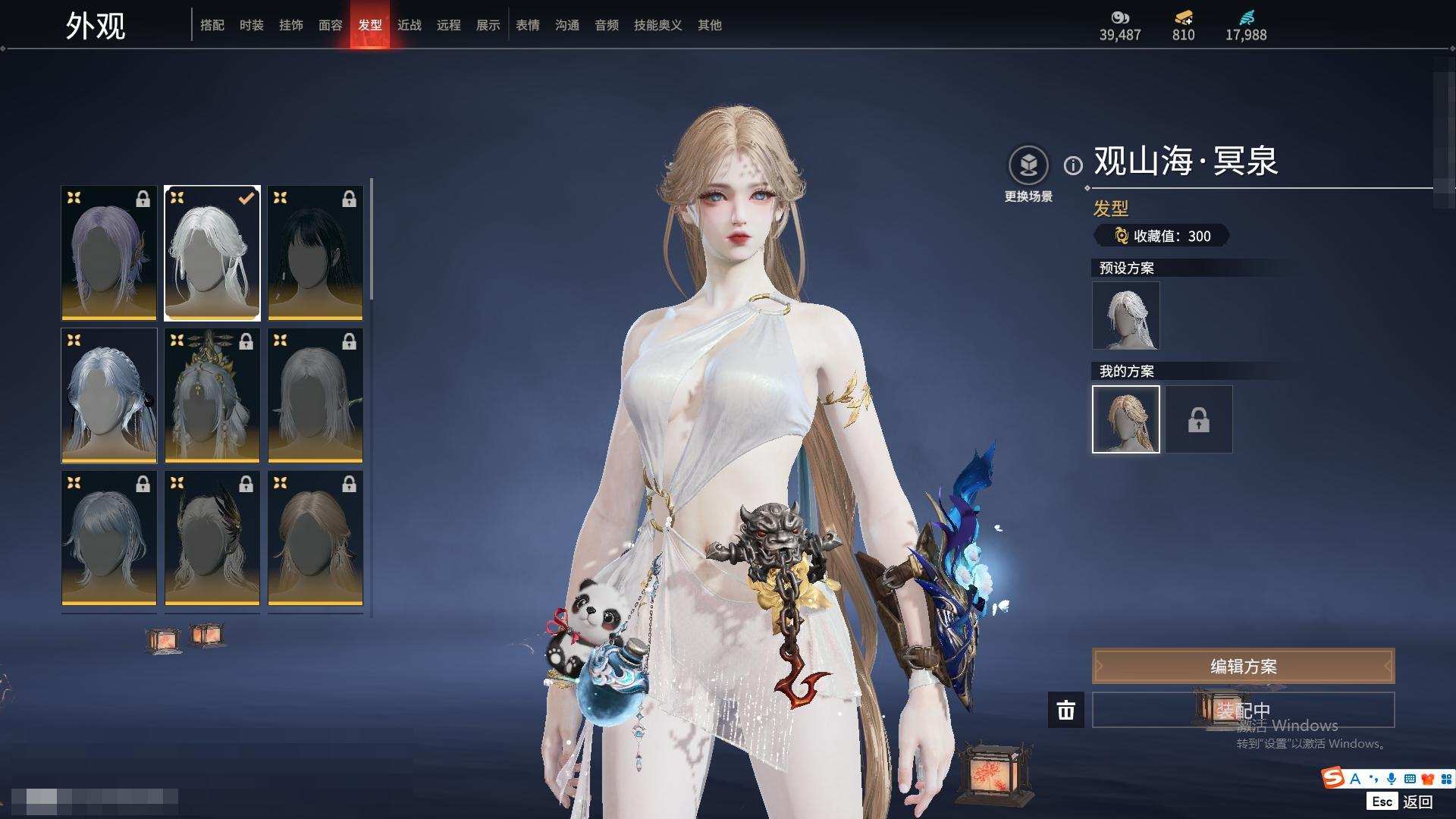1456x819 pixels.
Task: Click the locked scheme slot under 我的方案
Action: (x=1198, y=419)
